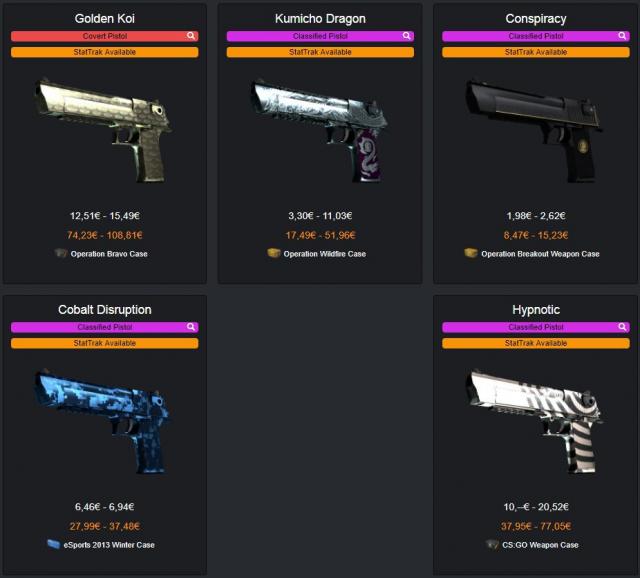
Task: Open Cobalt Disruption's StatTrak Available bar
Action: click(x=105, y=343)
